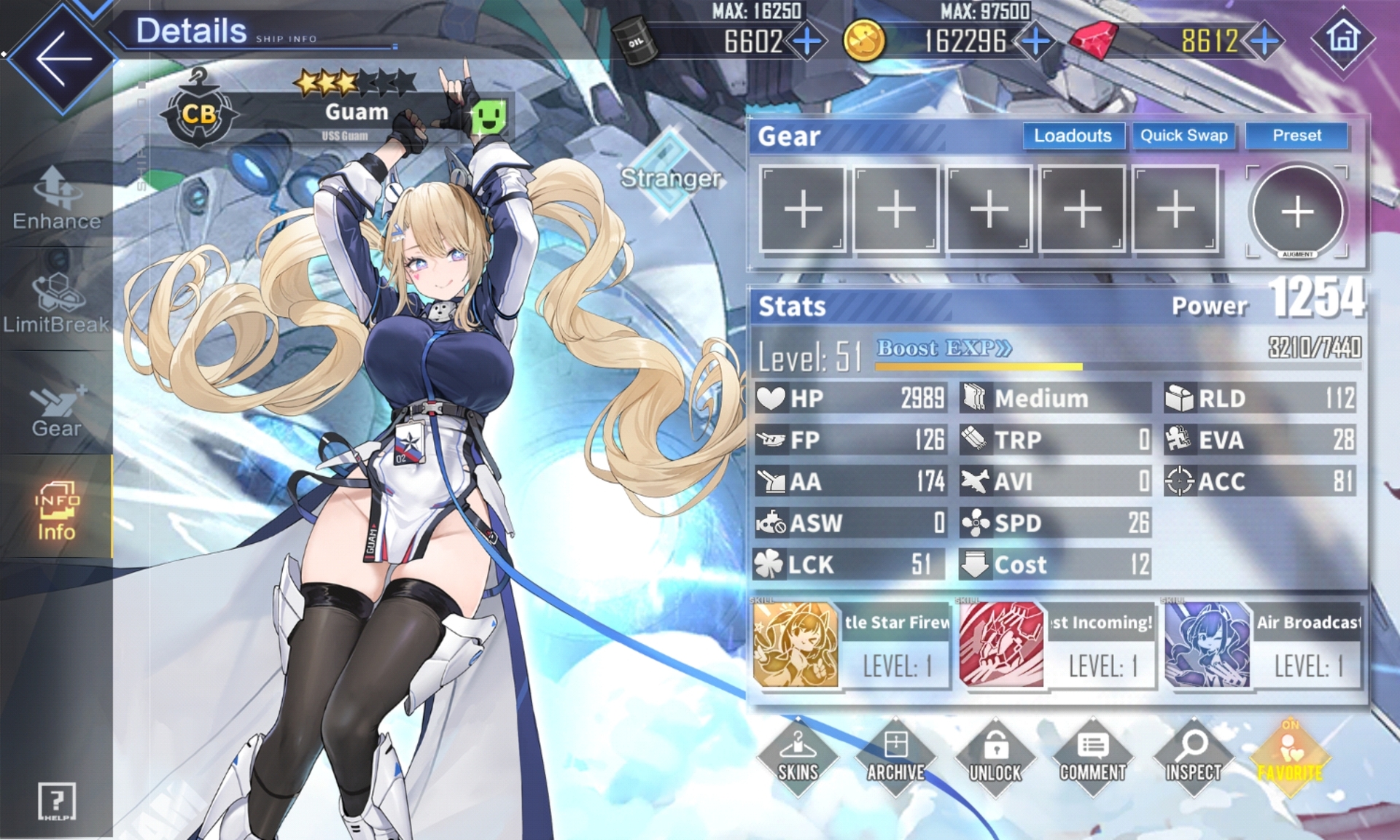The width and height of the screenshot is (1400, 840).
Task: Select the circular Augment slot
Action: 1297,211
